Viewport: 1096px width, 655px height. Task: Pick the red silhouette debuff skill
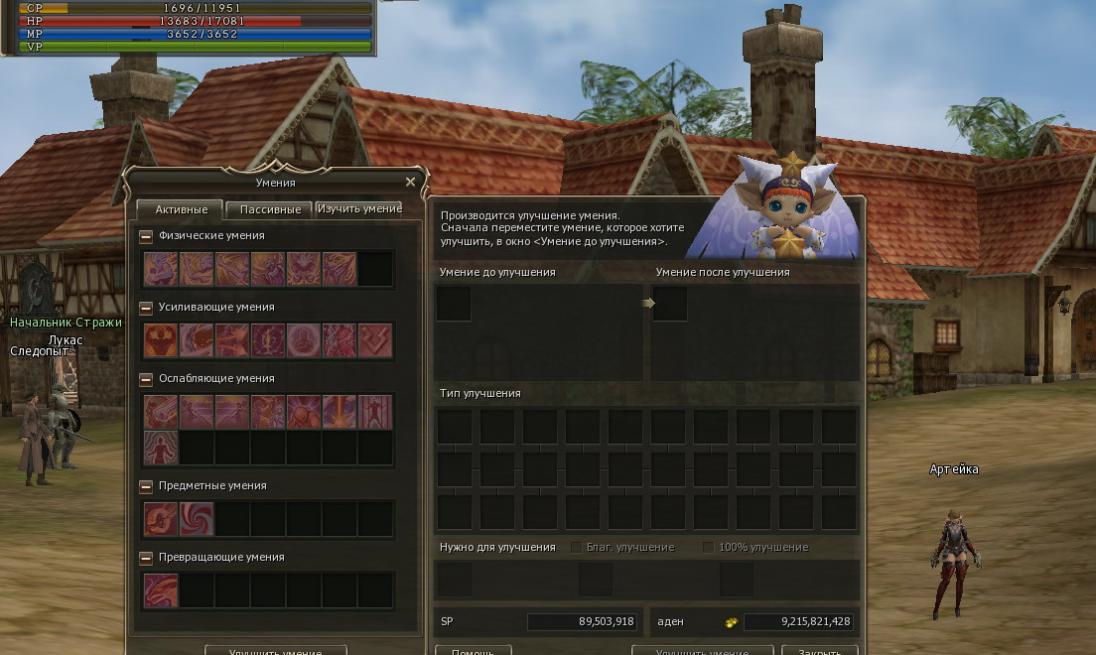click(x=161, y=447)
